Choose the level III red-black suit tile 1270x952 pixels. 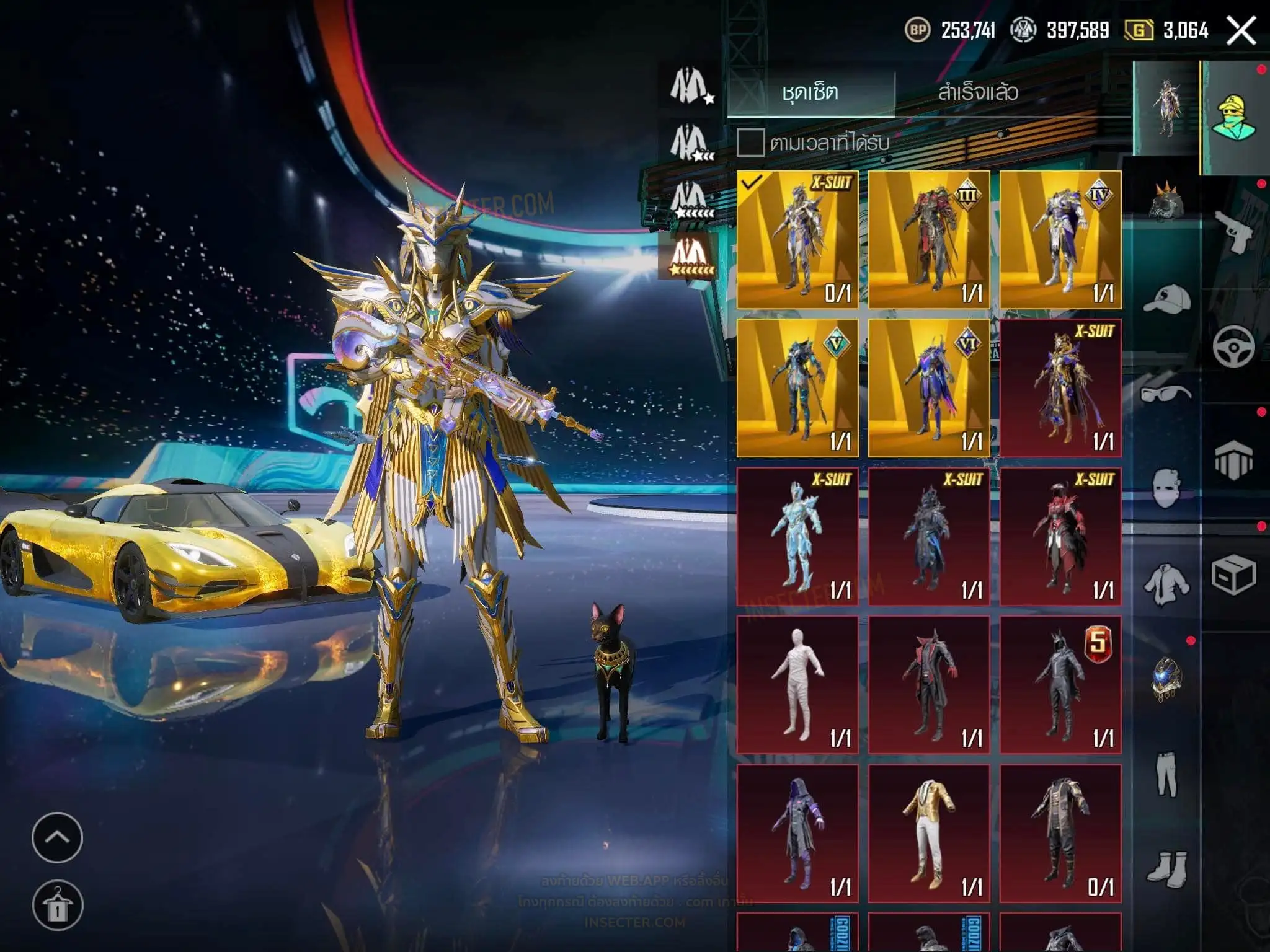[929, 240]
